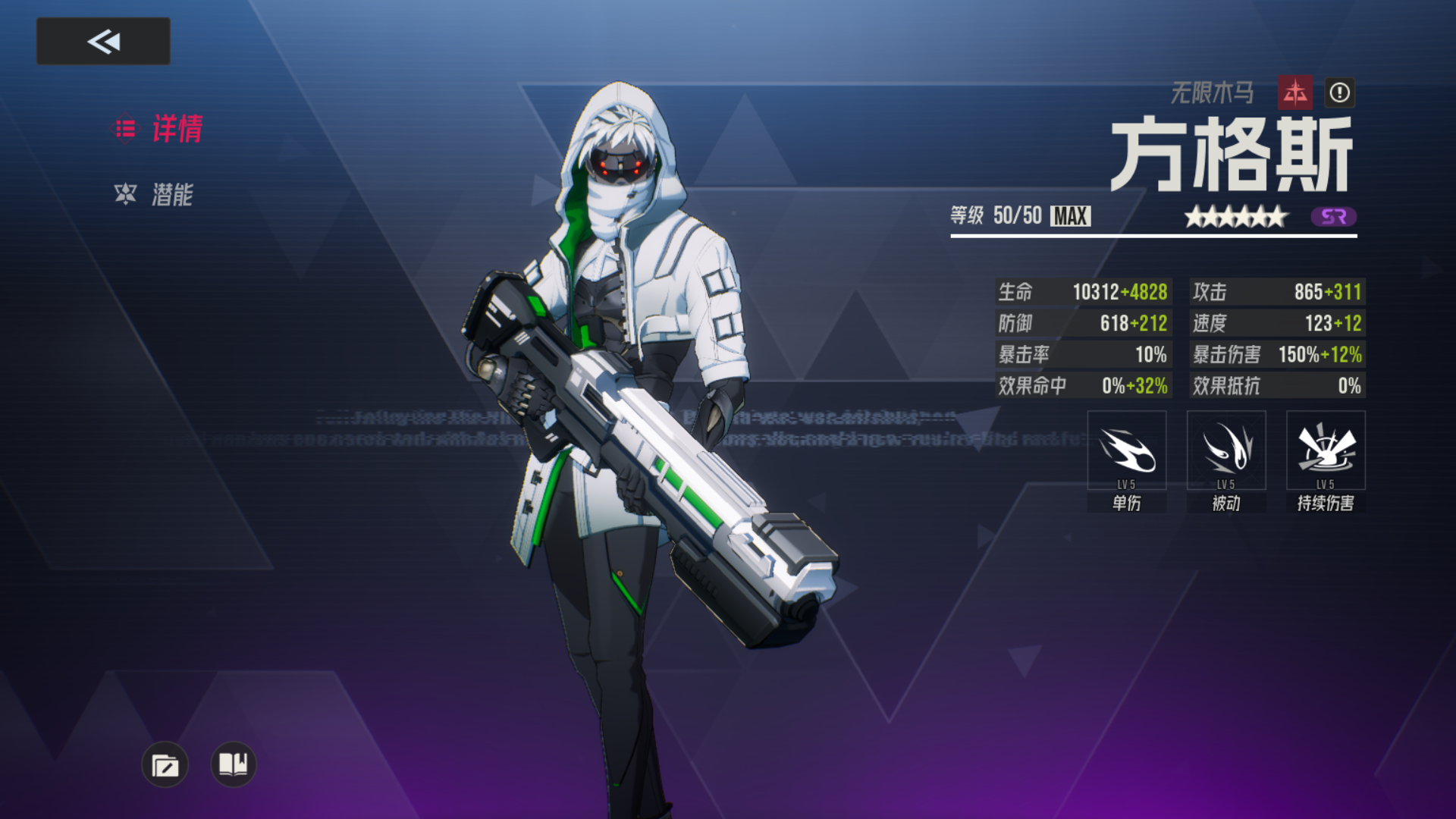Click the 潜能 star icon
Screen dimensions: 1456x819
pyautogui.click(x=125, y=195)
